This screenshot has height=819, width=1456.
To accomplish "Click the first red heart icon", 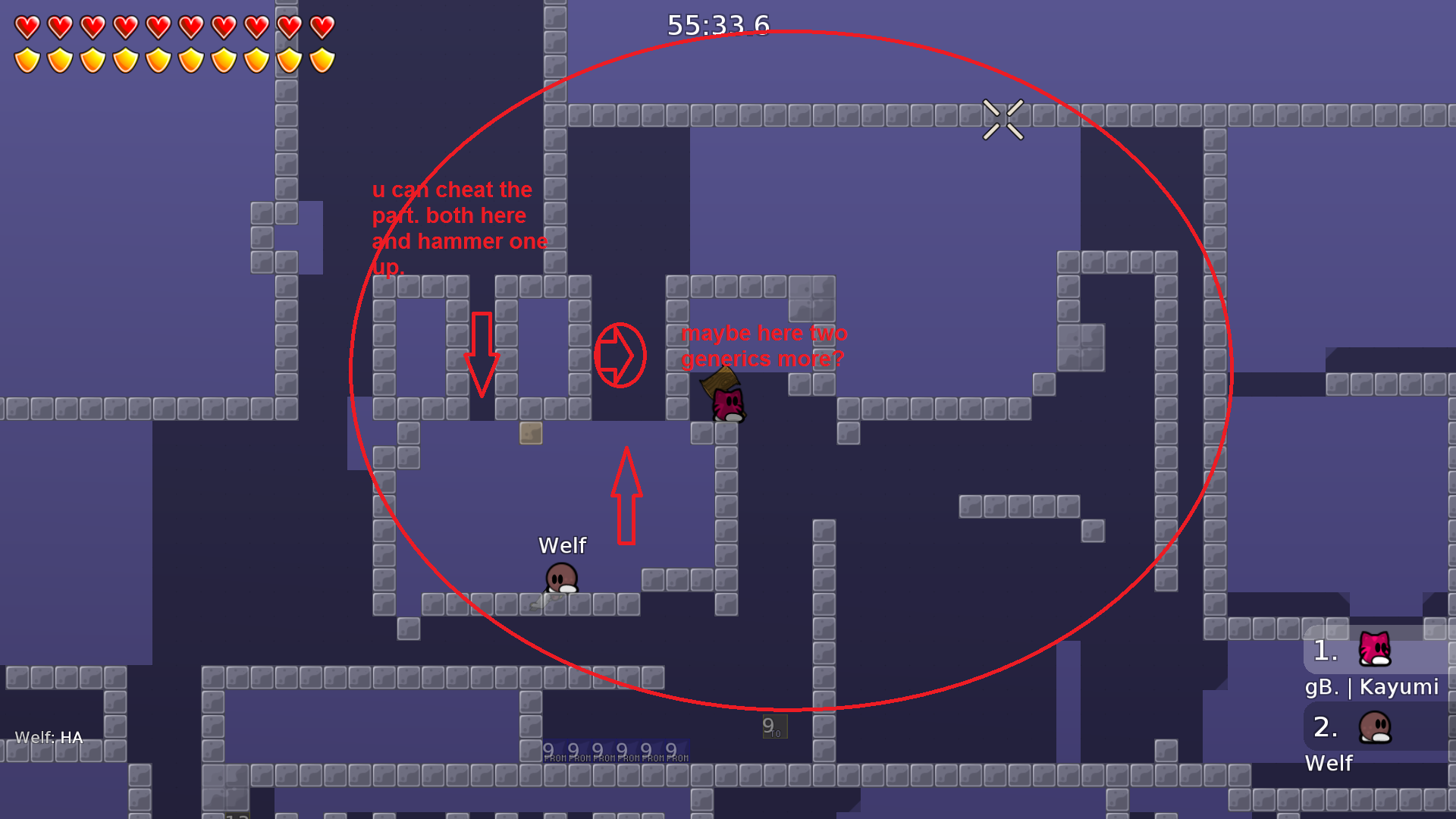I will click(x=27, y=27).
